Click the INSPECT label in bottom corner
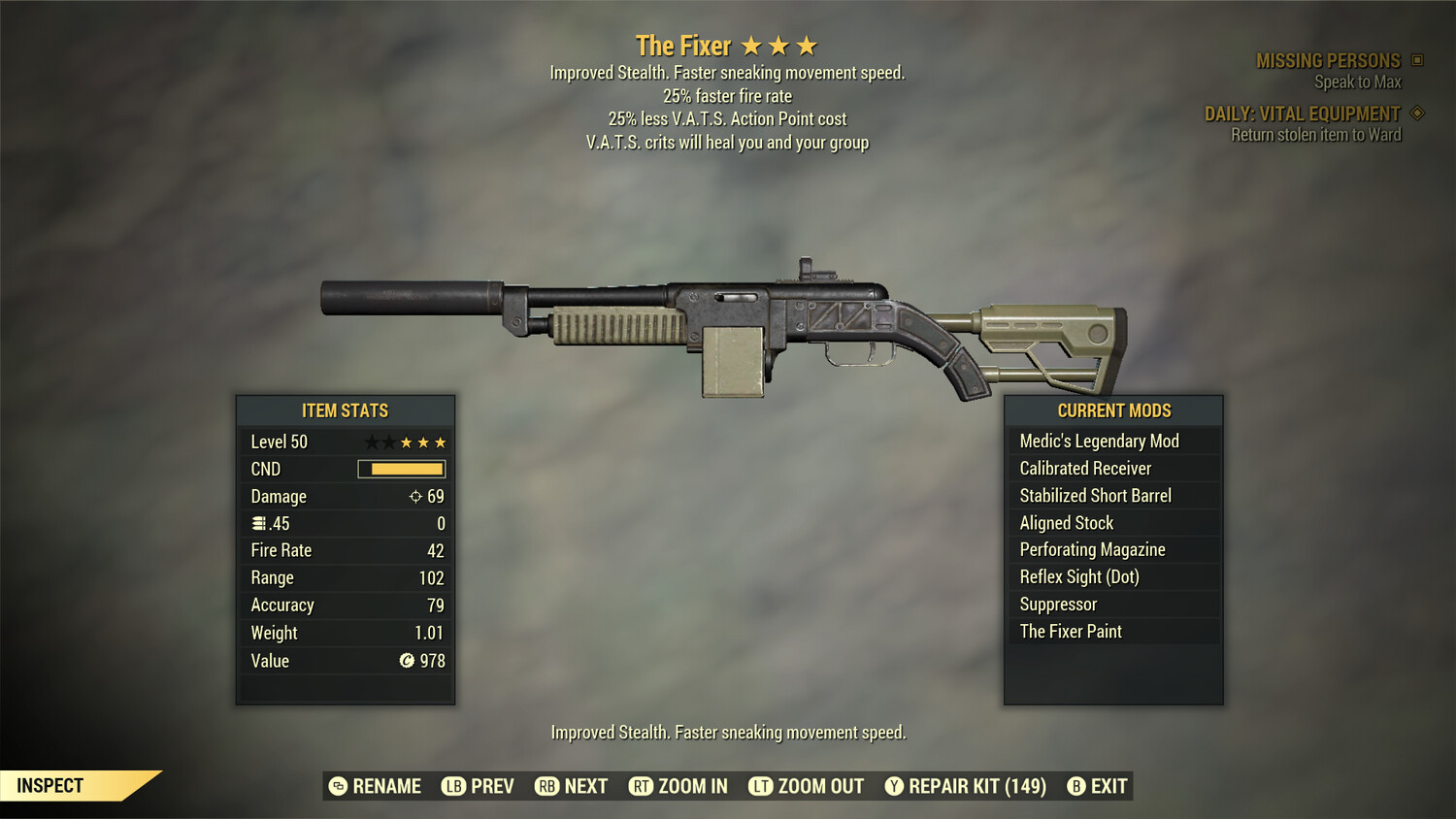The height and width of the screenshot is (819, 1456). (x=50, y=785)
